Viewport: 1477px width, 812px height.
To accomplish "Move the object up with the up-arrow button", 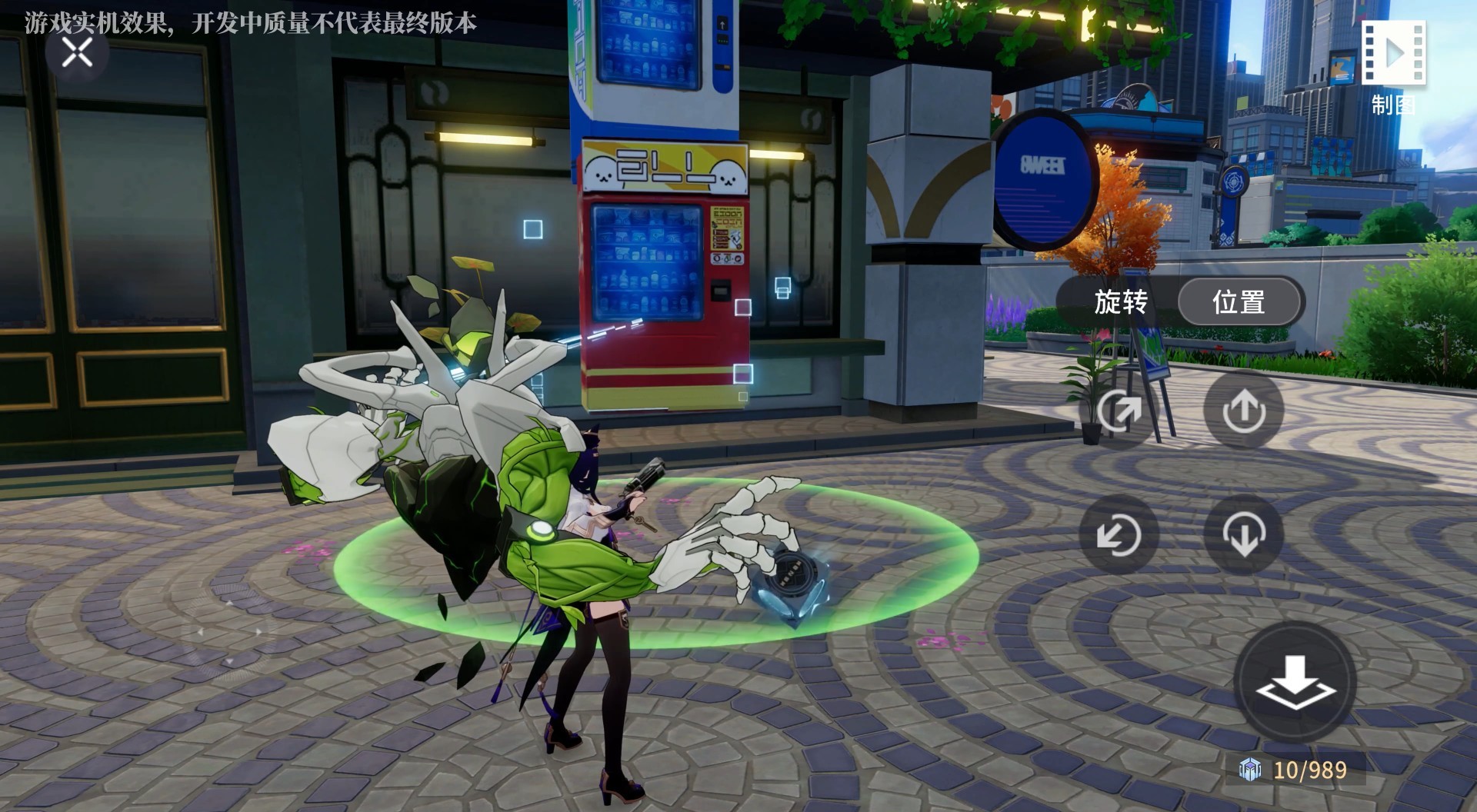I will 1244,411.
